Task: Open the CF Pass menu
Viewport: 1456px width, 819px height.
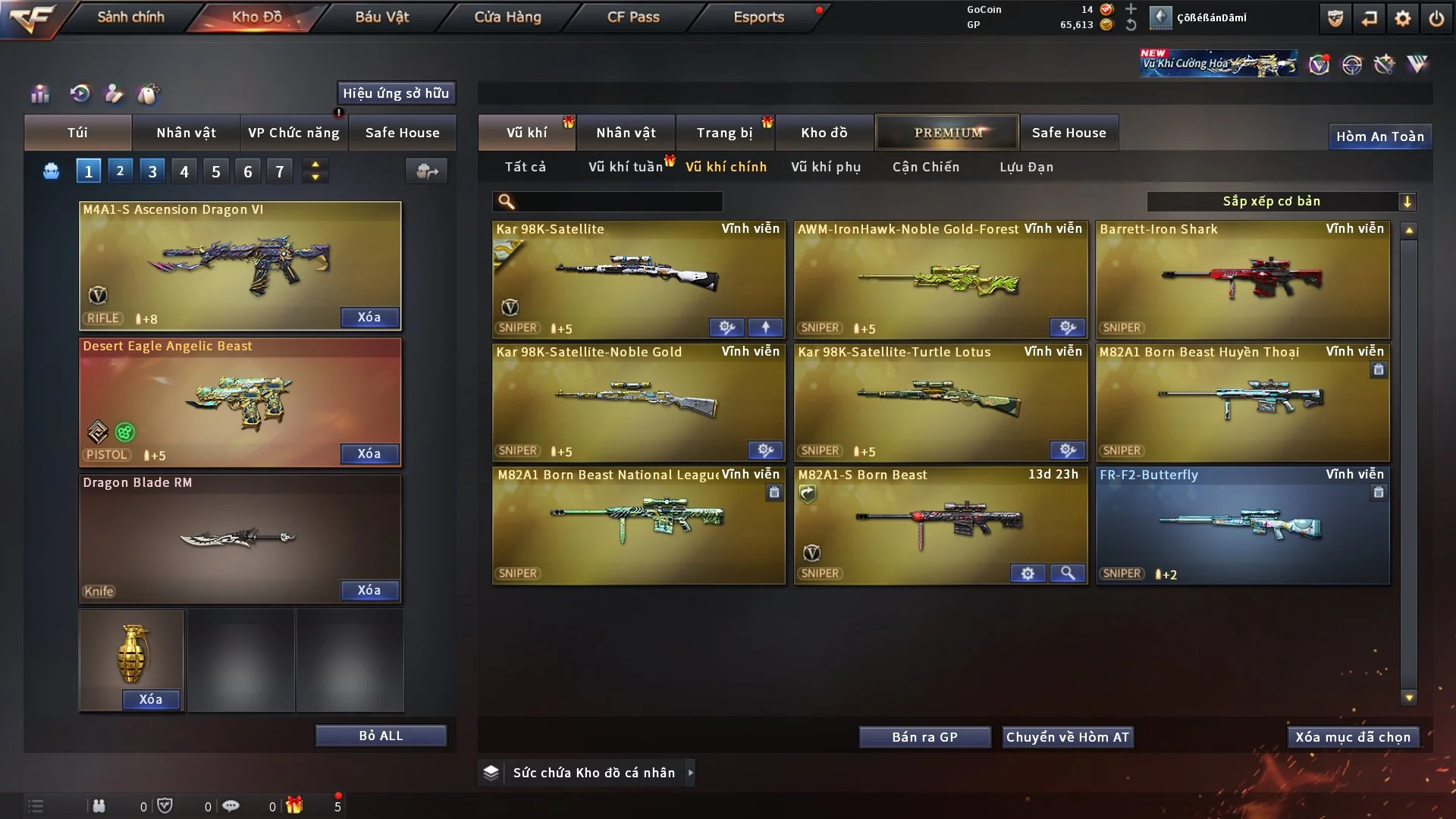Action: point(633,17)
